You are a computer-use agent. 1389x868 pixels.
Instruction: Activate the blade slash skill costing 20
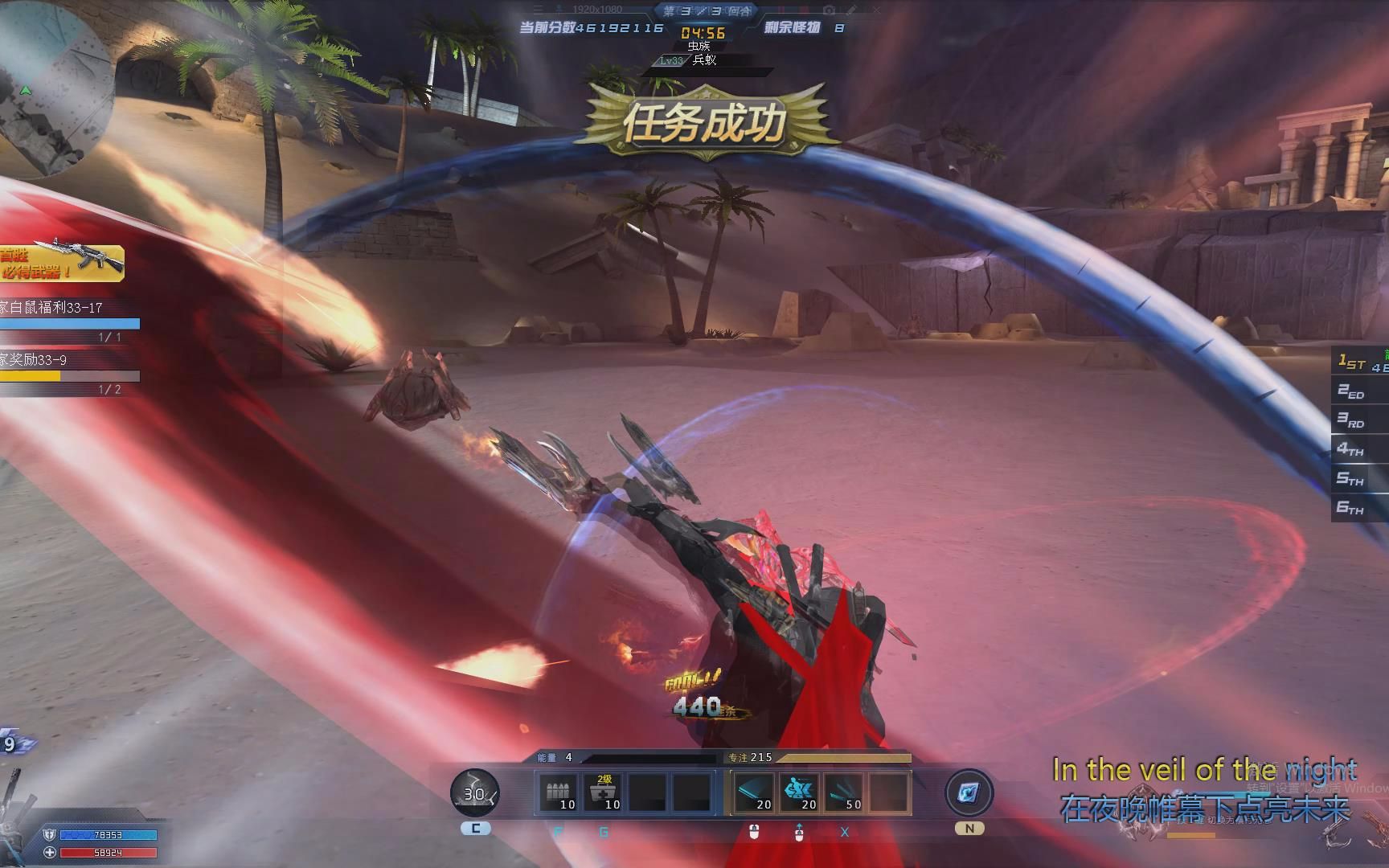click(755, 792)
